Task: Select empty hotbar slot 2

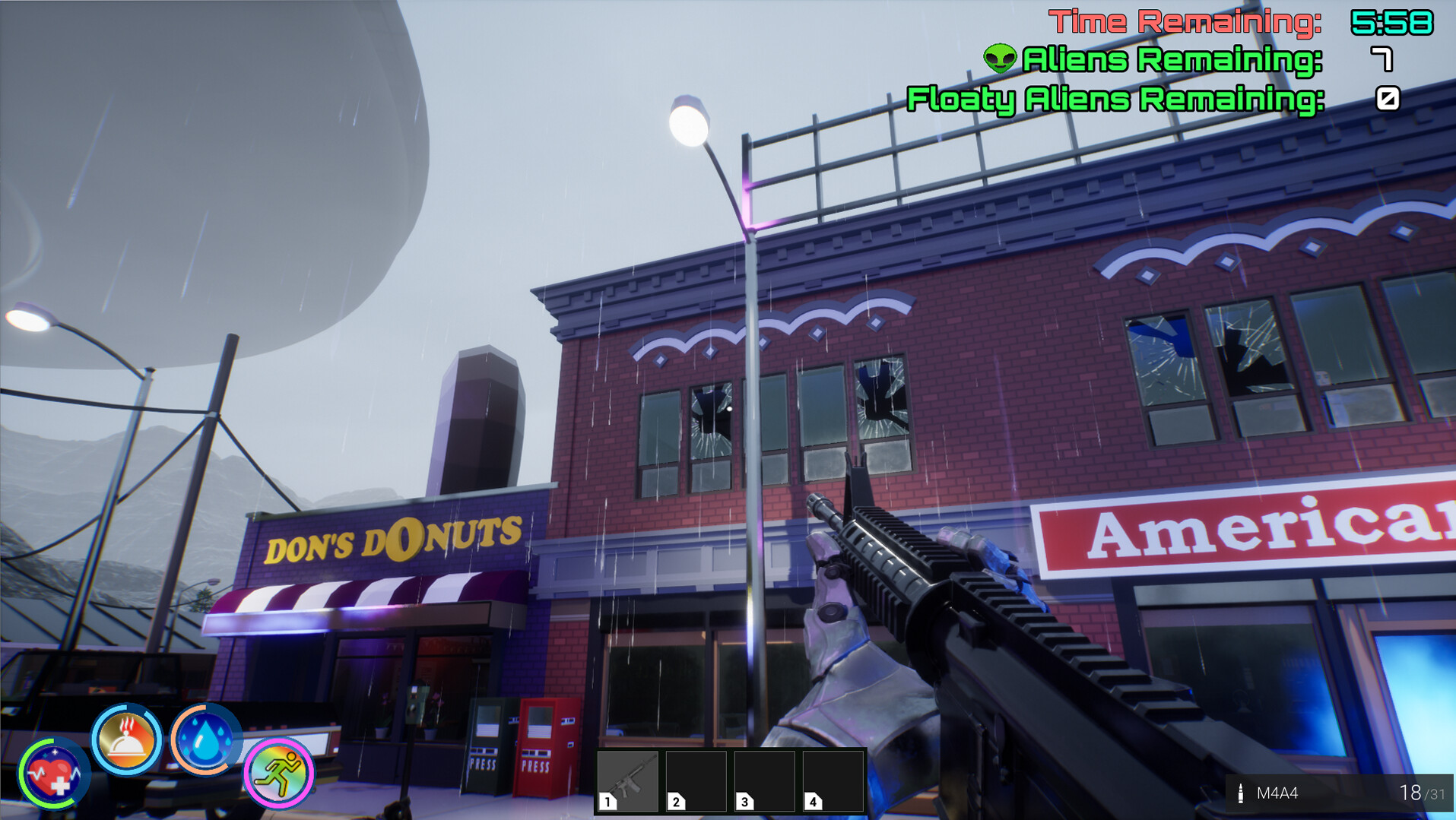Action: [x=695, y=780]
